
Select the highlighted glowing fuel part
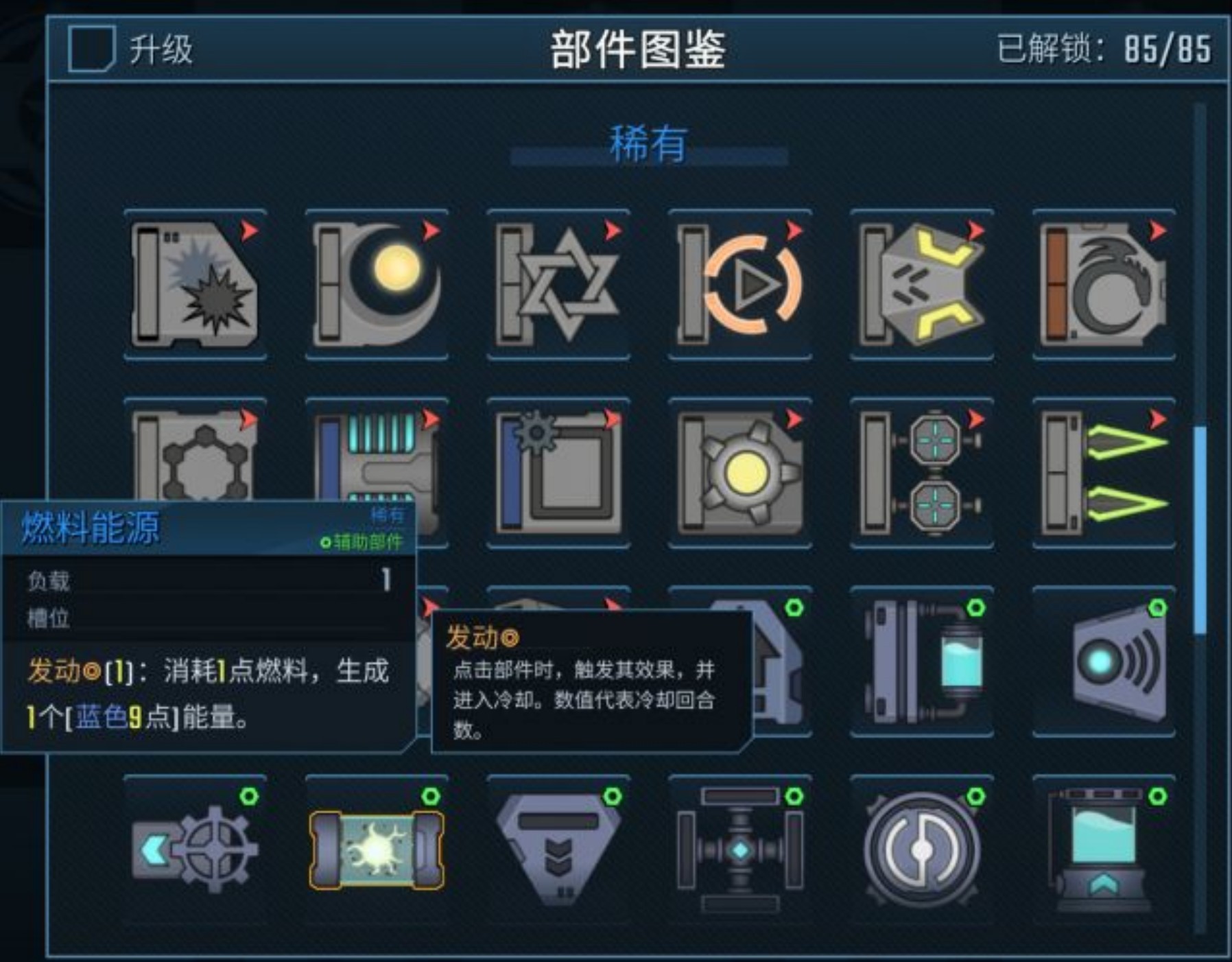[x=377, y=851]
